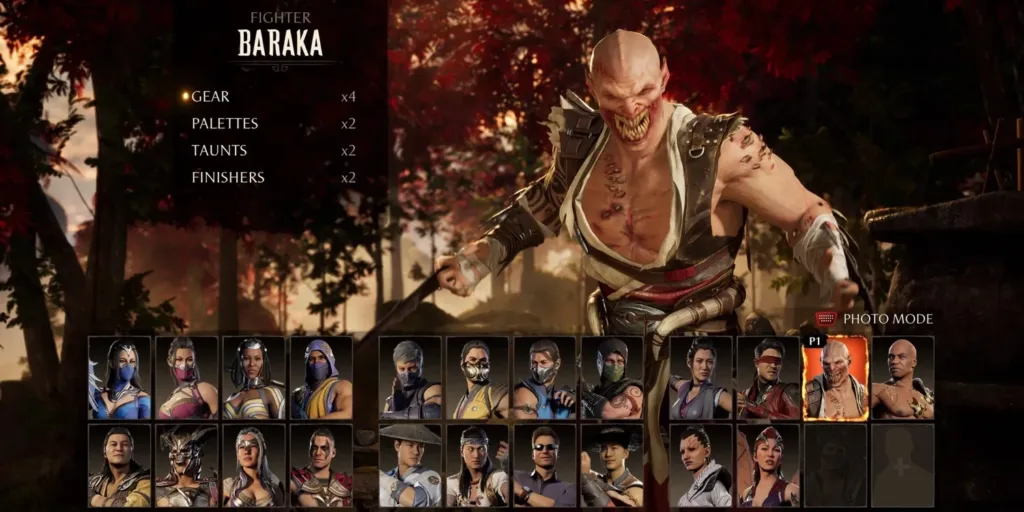The width and height of the screenshot is (1024, 512).
Task: Pick Raiden with the straw hat
Action: [x=410, y=465]
